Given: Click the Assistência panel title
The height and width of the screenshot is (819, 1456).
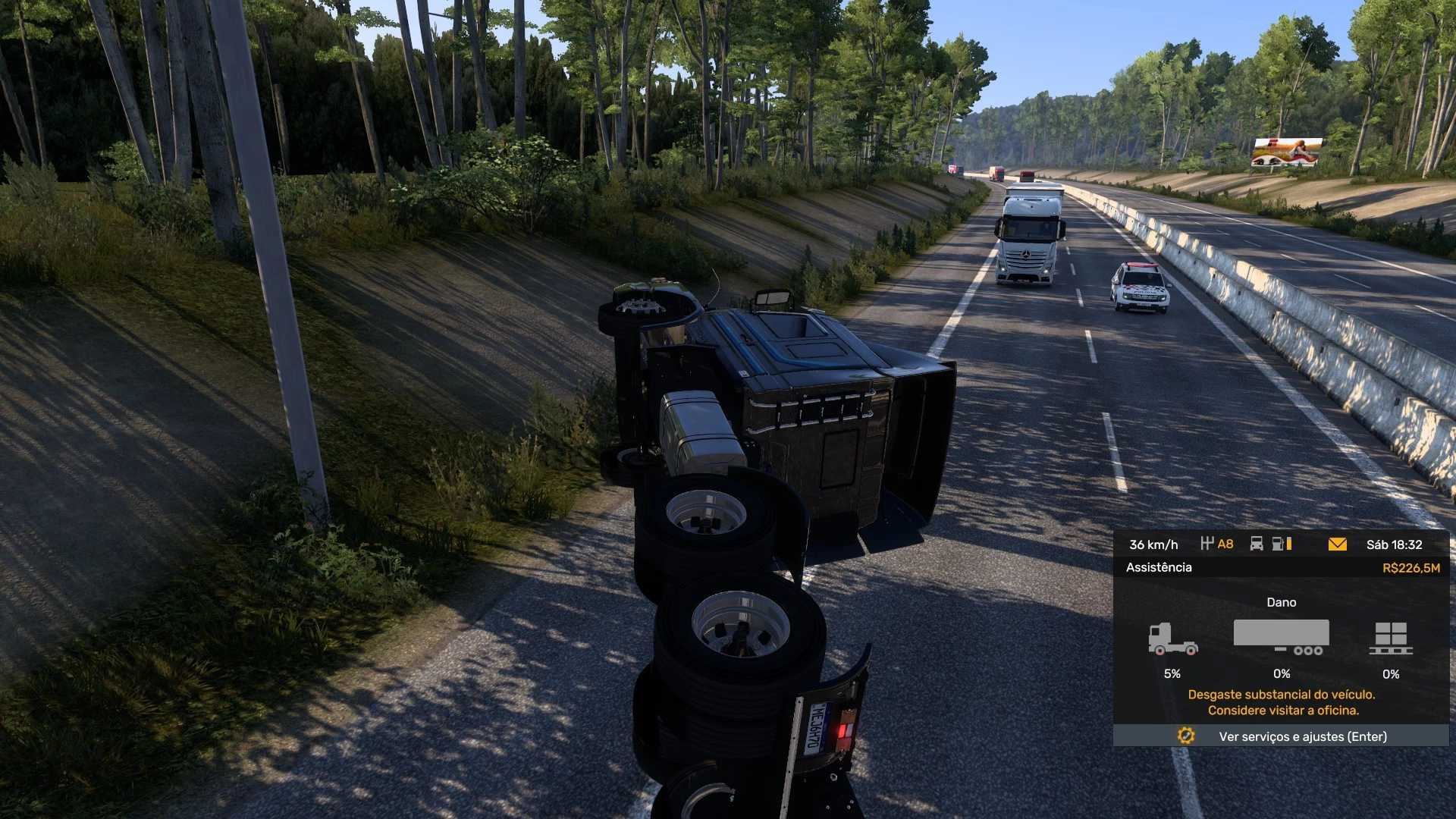Looking at the screenshot, I should tap(1159, 567).
